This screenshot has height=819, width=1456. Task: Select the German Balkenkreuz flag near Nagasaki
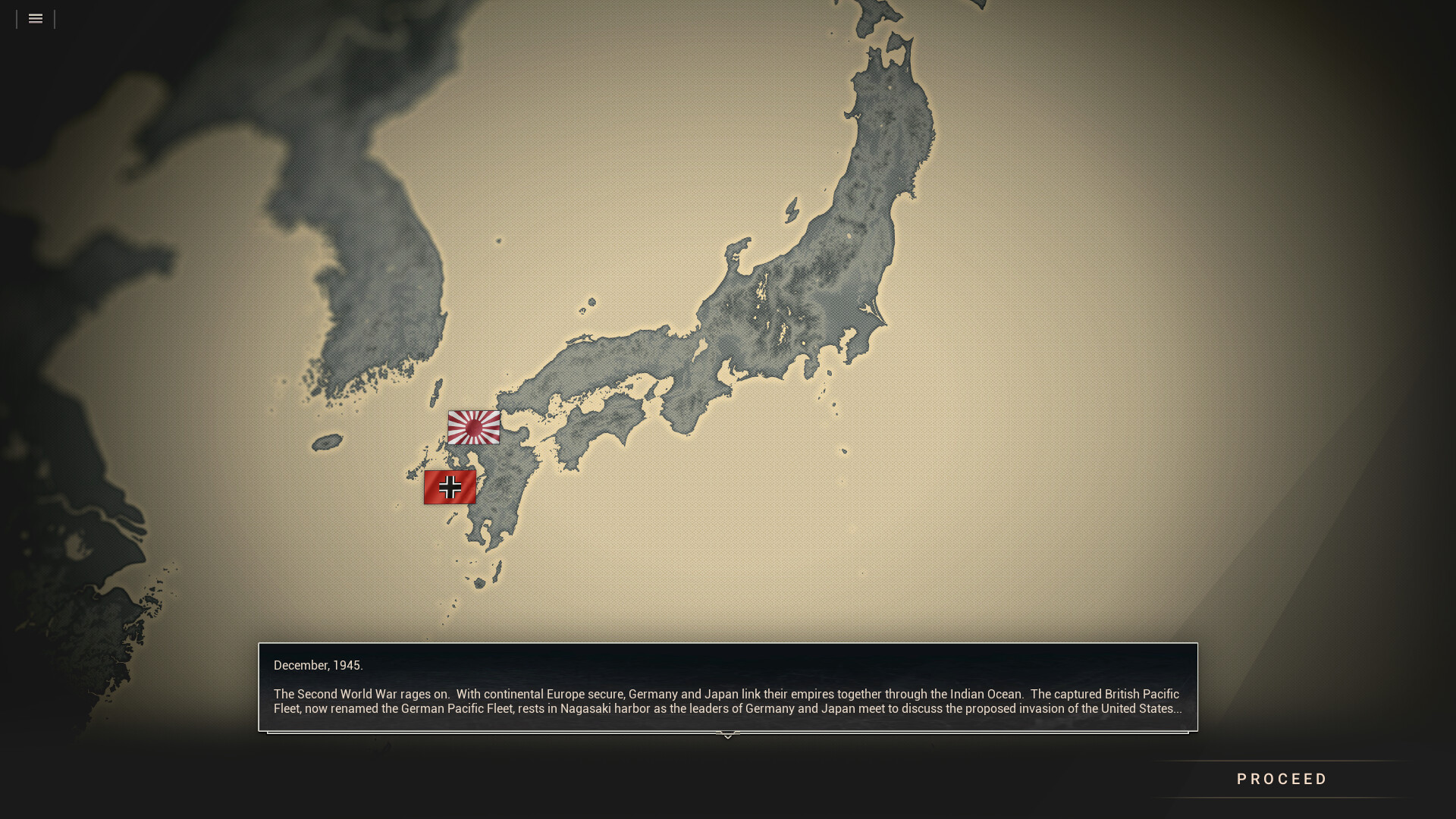[x=450, y=487]
